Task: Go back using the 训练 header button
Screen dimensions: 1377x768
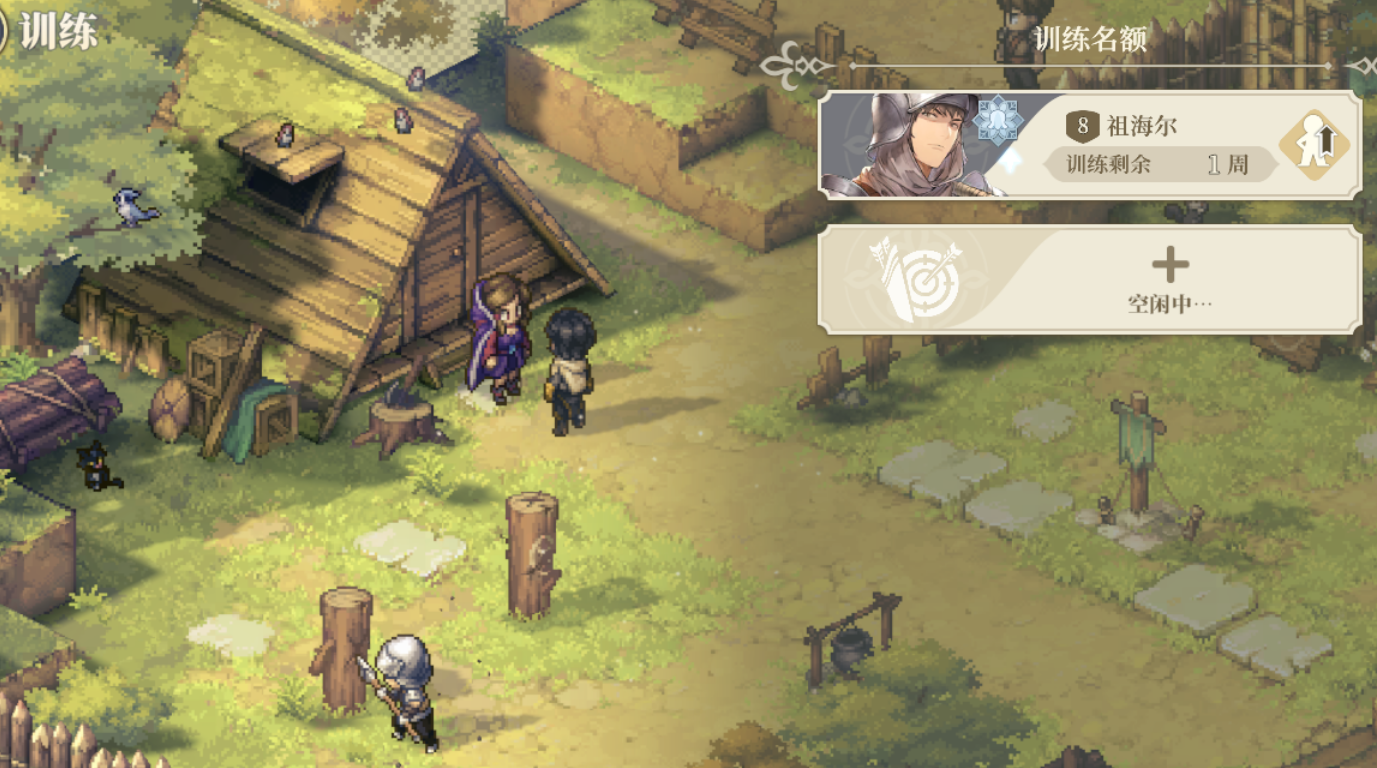Action: pyautogui.click(x=50, y=30)
